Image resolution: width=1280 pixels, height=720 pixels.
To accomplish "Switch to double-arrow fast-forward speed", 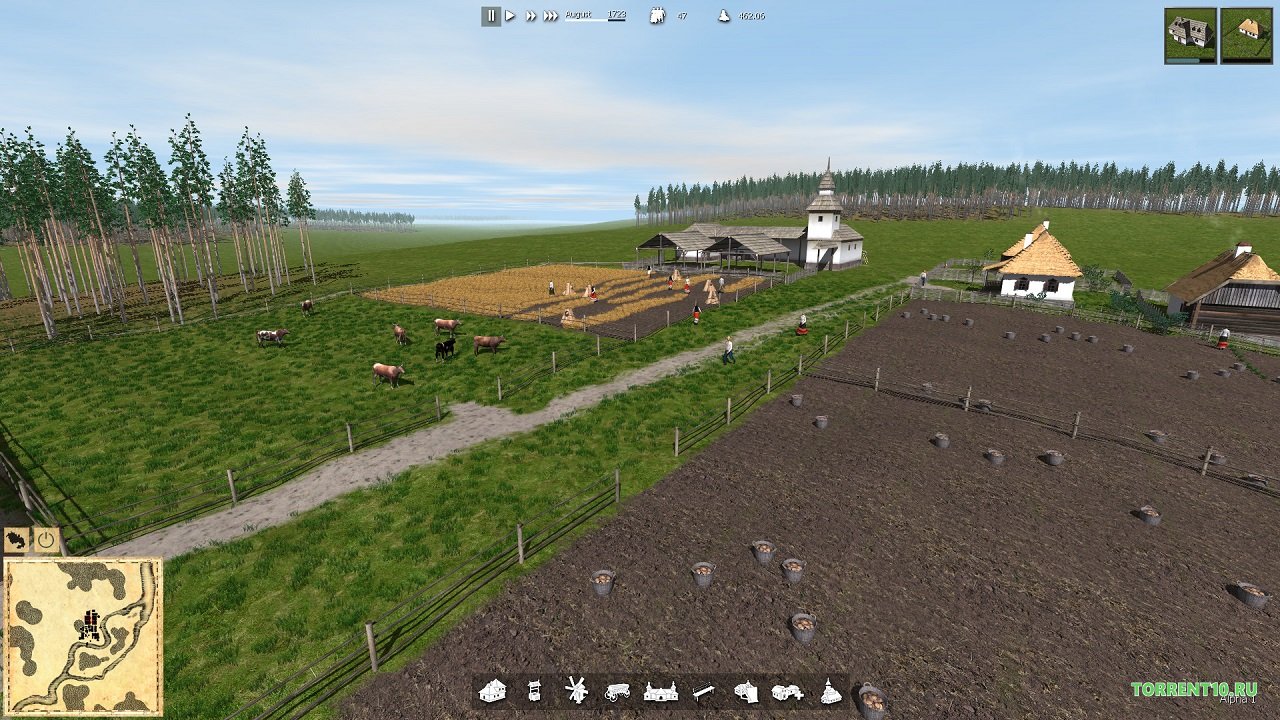I will click(x=531, y=16).
